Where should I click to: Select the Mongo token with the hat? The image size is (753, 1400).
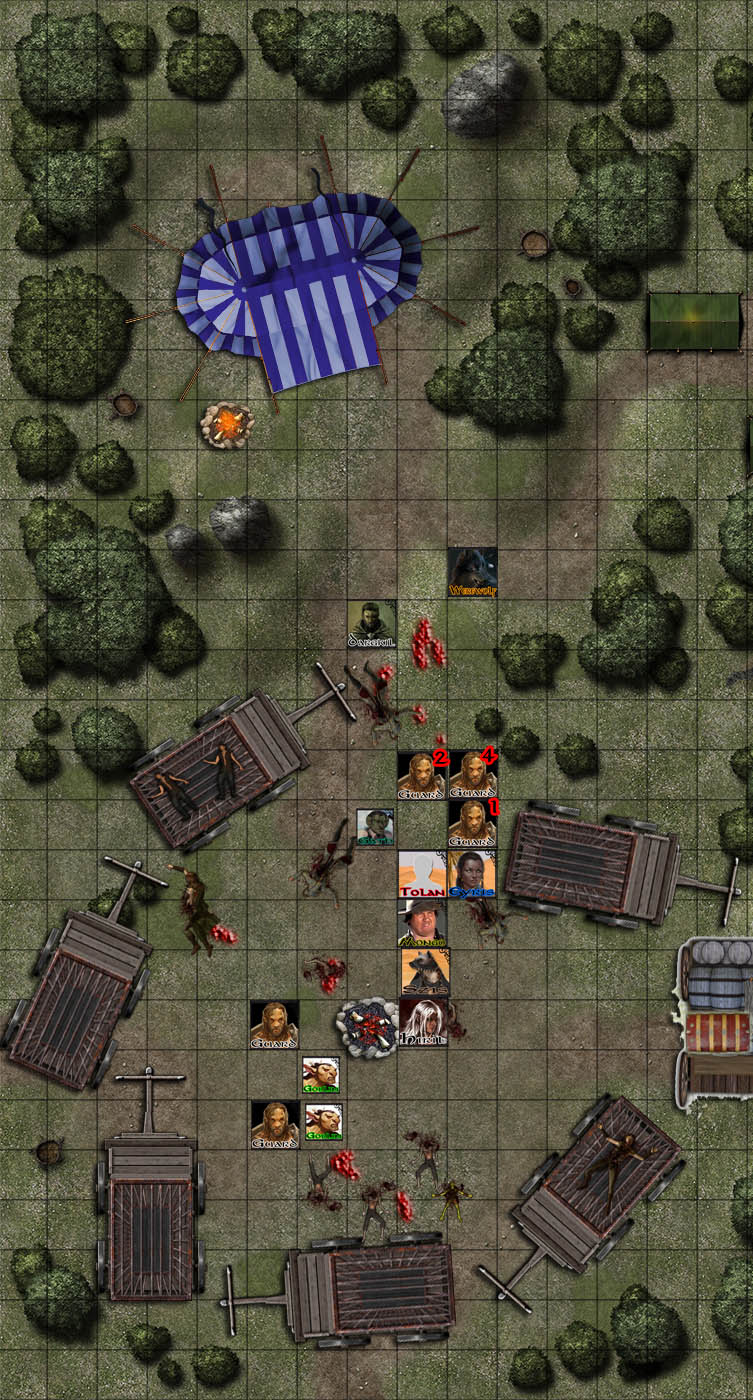(x=422, y=923)
